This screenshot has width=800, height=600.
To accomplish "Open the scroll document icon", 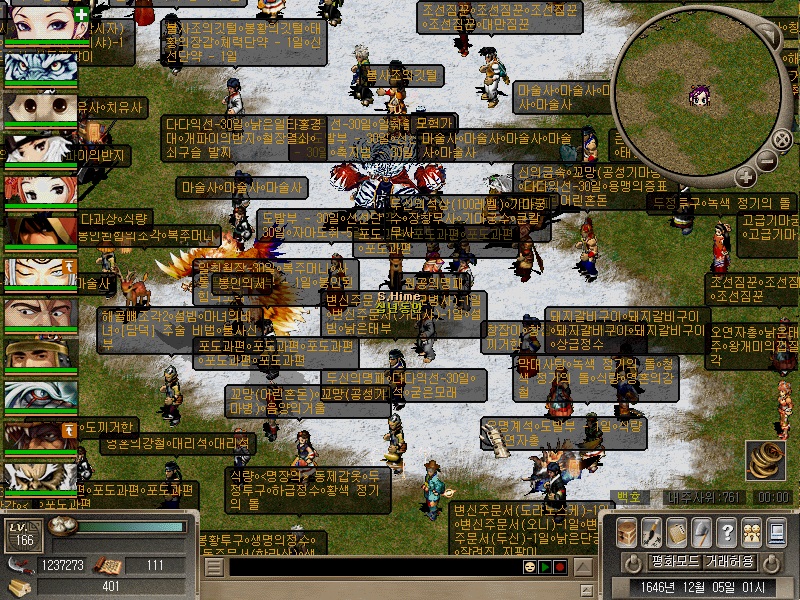I will coord(677,531).
